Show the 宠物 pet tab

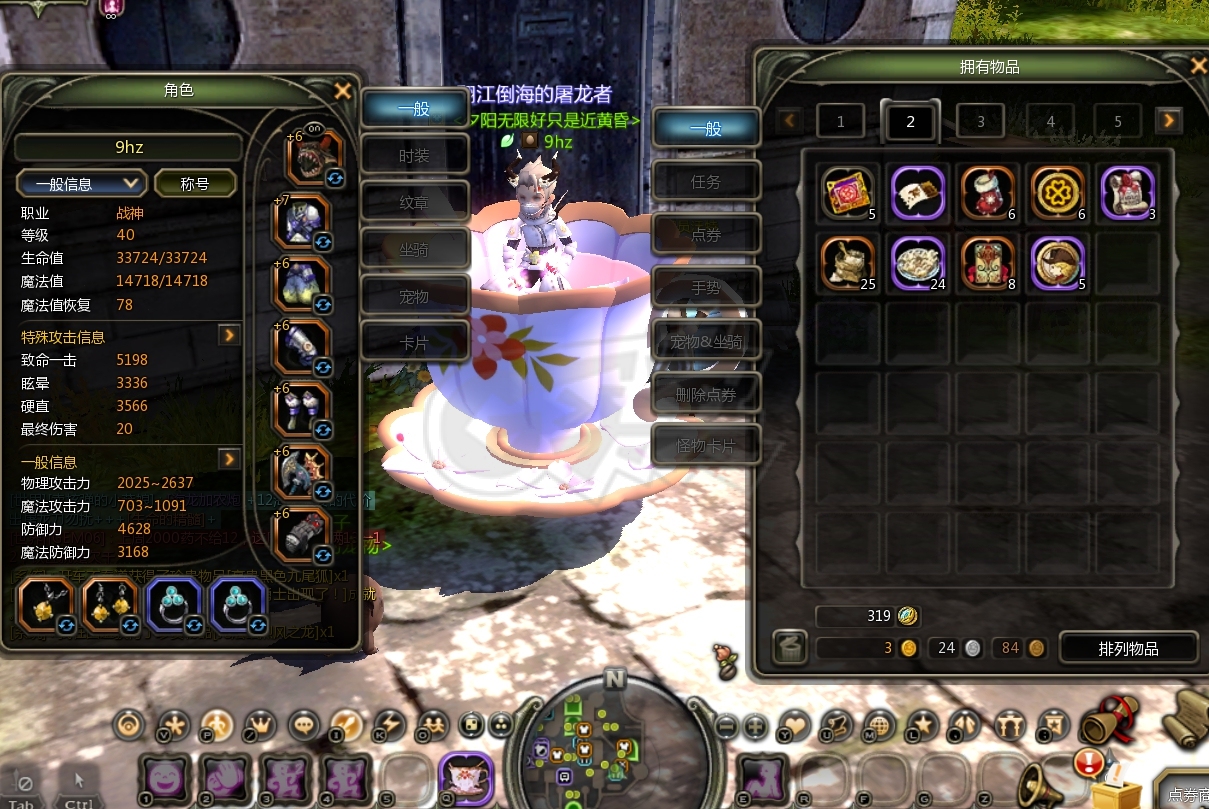pos(414,295)
